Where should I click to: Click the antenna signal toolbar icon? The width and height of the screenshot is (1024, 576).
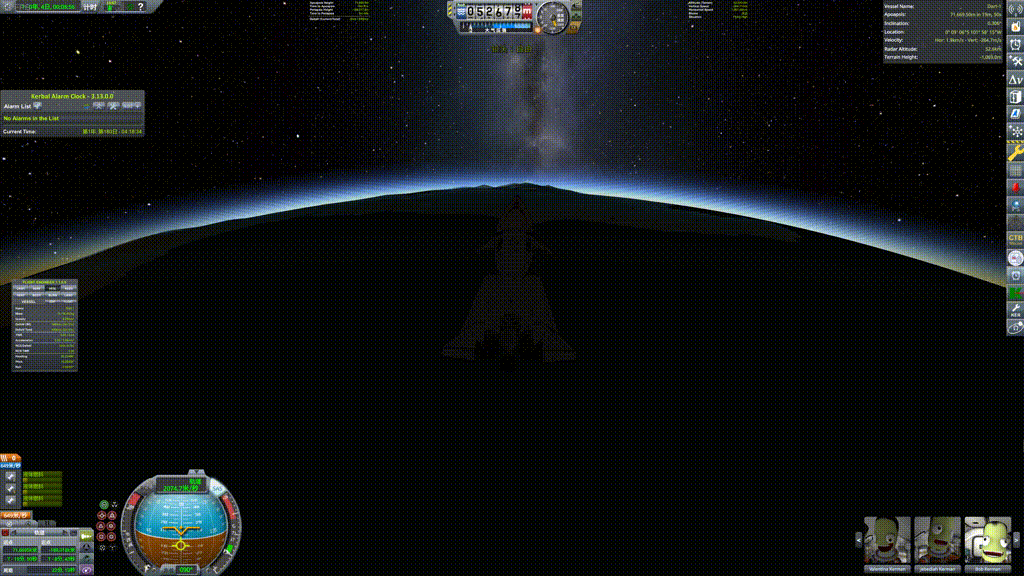pyautogui.click(x=1015, y=10)
